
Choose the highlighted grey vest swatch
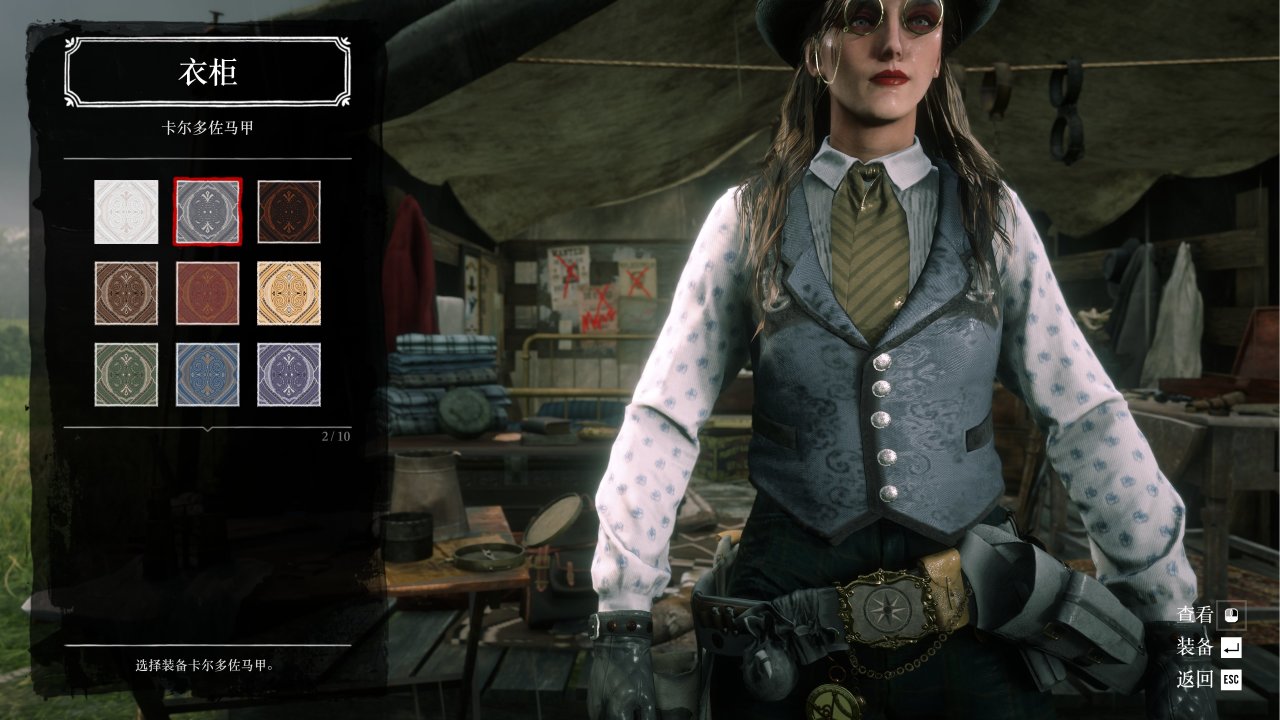coord(208,211)
